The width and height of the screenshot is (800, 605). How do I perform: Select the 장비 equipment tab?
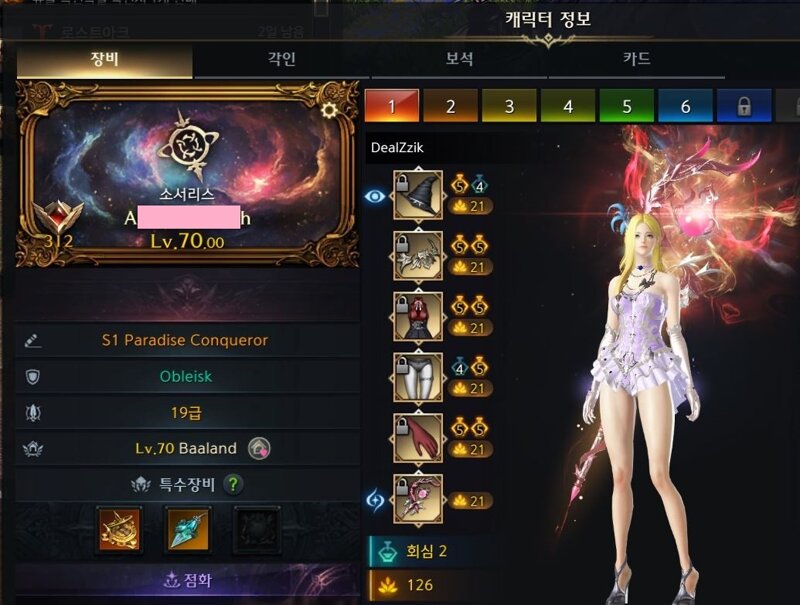click(x=105, y=60)
